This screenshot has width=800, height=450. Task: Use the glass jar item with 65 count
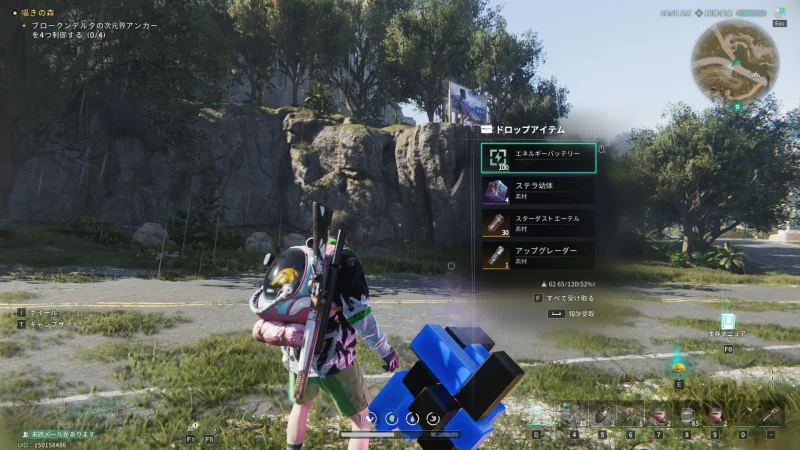pyautogui.click(x=688, y=415)
